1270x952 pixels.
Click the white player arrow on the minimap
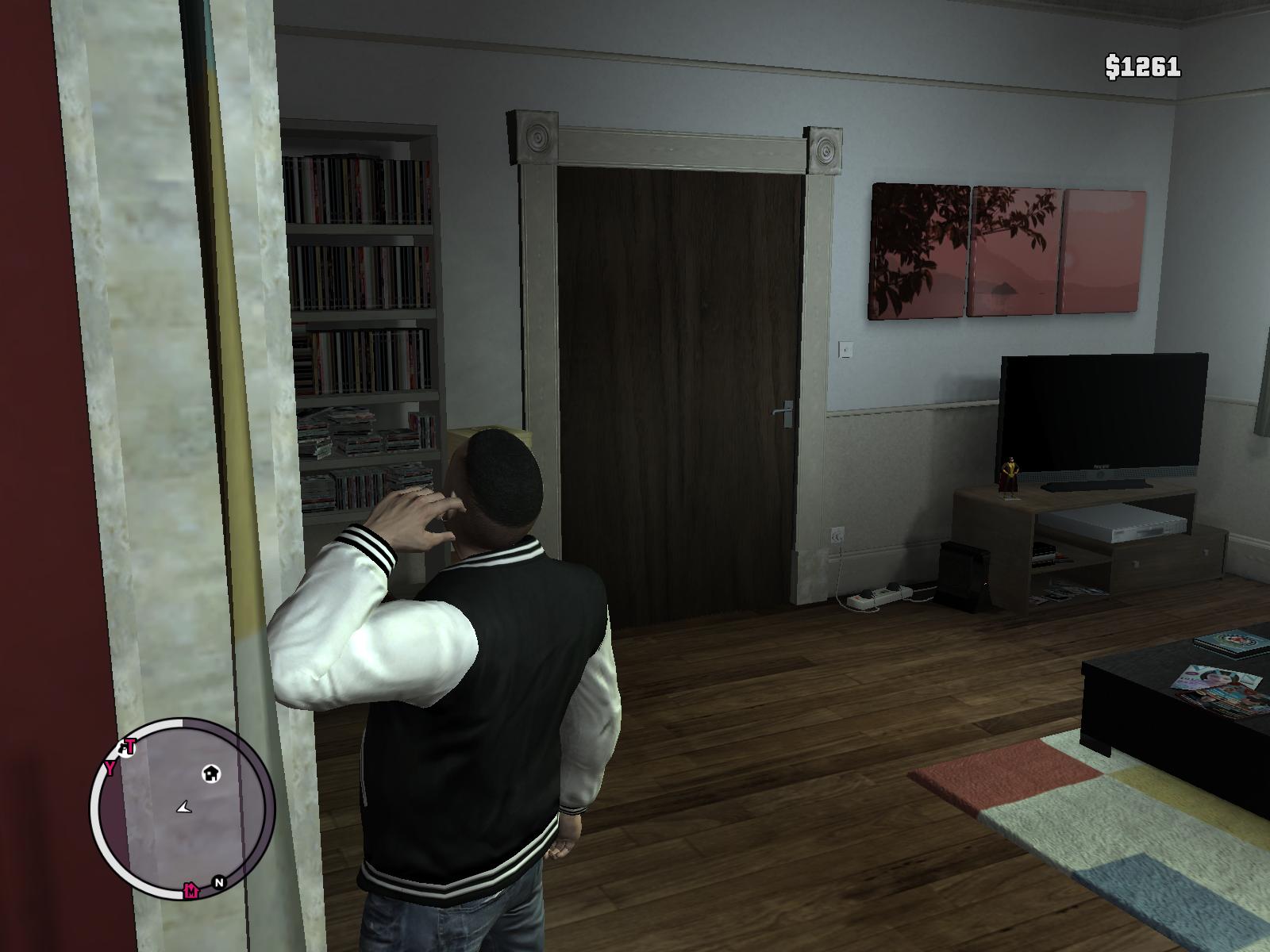click(x=185, y=807)
